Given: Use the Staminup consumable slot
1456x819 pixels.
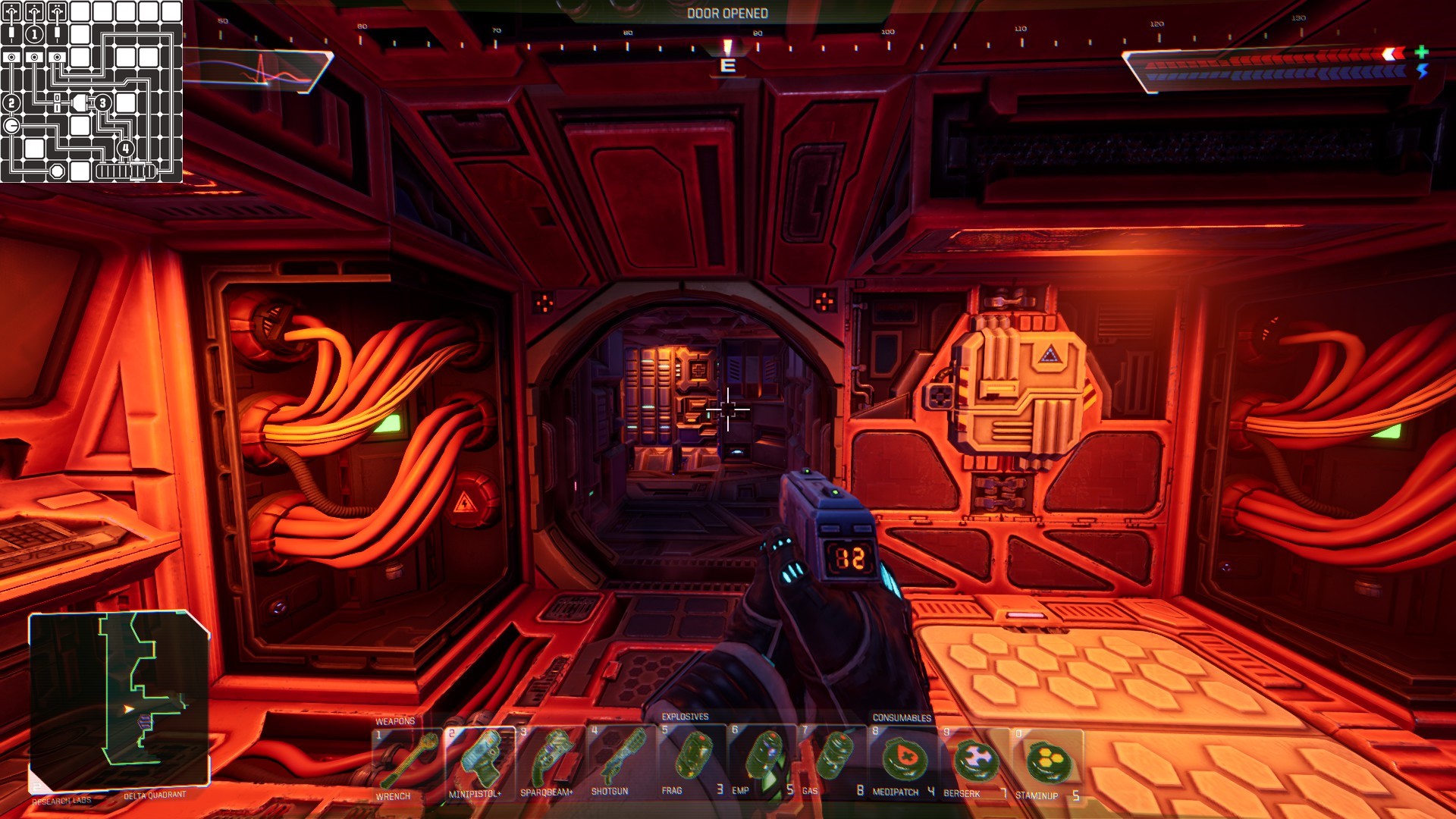Looking at the screenshot, I should tap(1045, 761).
